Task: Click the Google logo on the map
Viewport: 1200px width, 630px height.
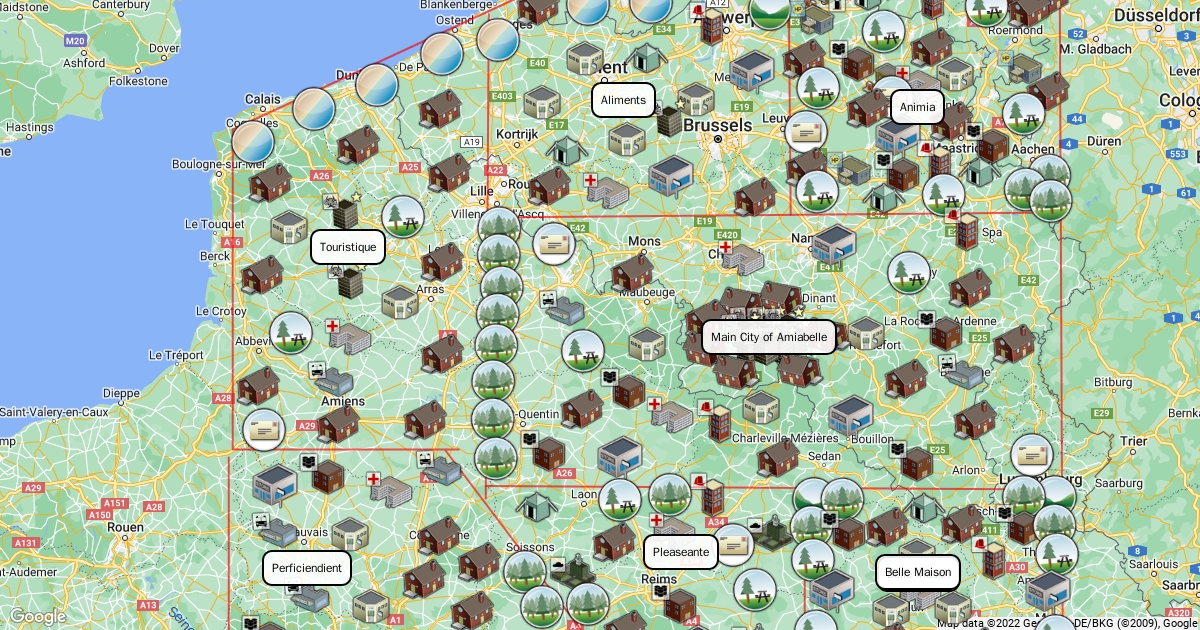Action: tap(37, 616)
